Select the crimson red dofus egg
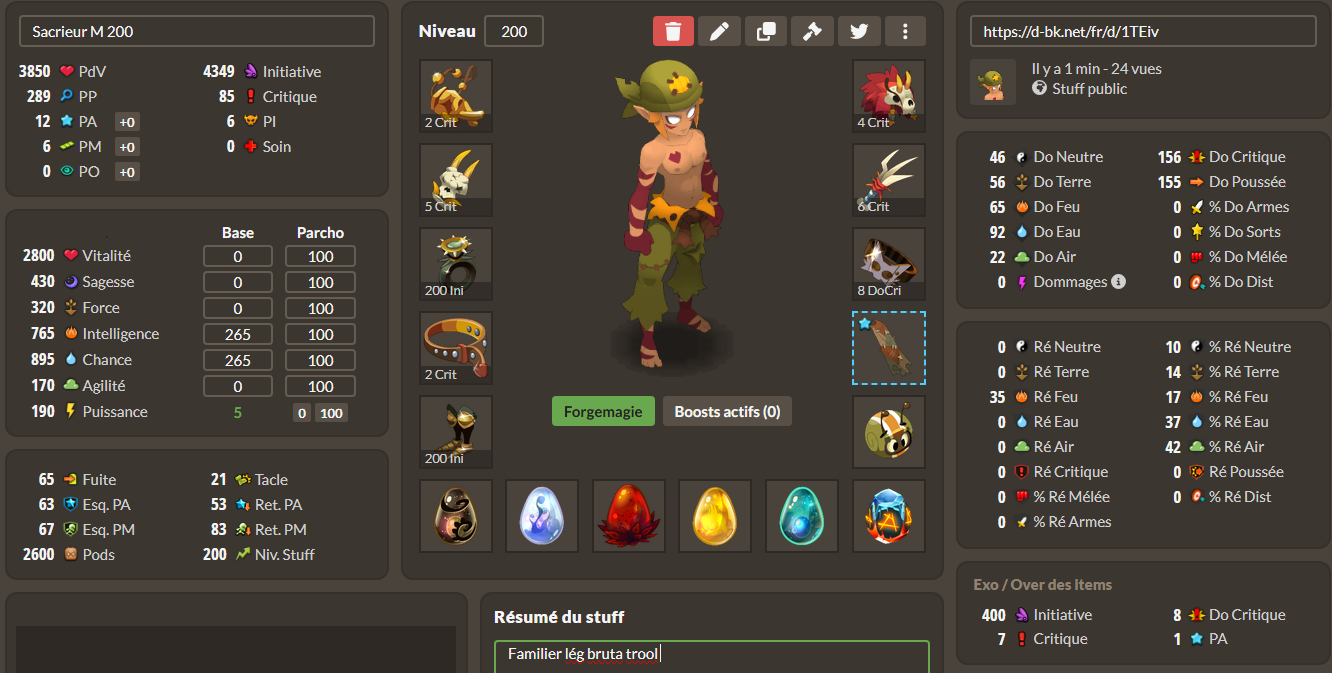The height and width of the screenshot is (673, 1332). (629, 516)
